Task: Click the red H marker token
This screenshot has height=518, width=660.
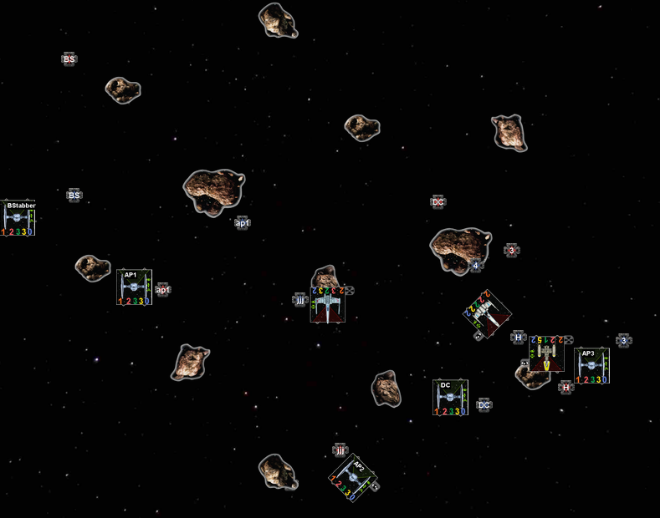Action: 566,387
